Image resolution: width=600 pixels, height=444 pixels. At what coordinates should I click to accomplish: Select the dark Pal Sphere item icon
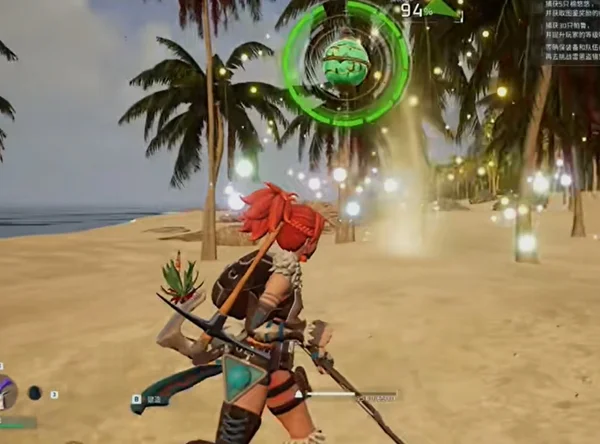(x=35, y=393)
